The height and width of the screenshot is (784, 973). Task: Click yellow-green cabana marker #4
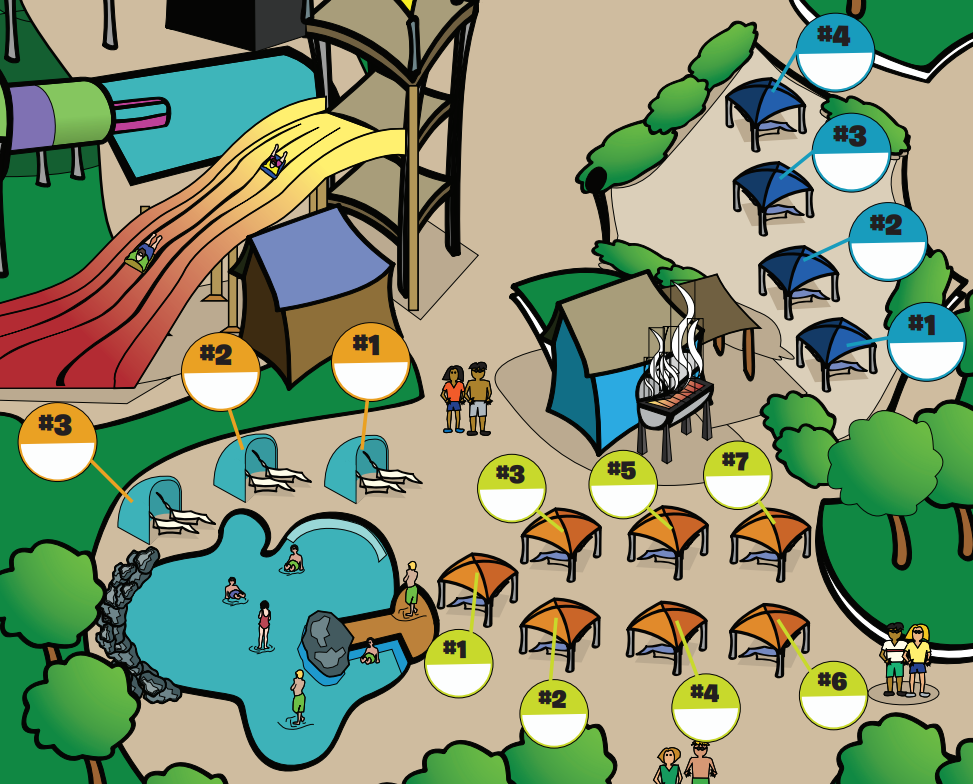tap(706, 708)
